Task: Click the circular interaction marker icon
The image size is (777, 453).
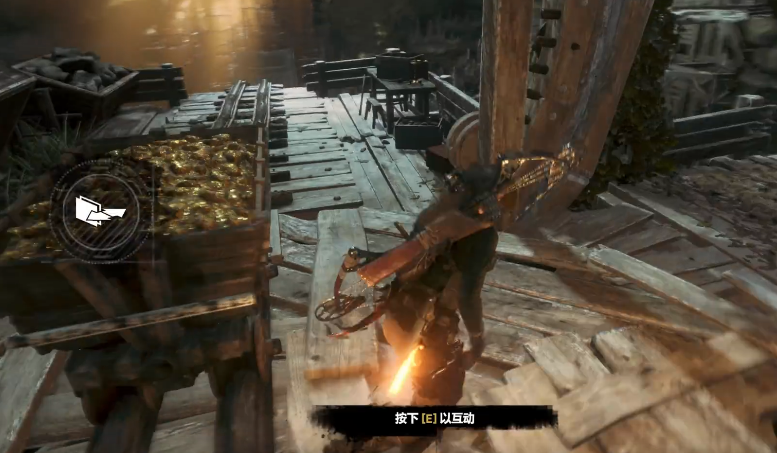Action: (99, 209)
